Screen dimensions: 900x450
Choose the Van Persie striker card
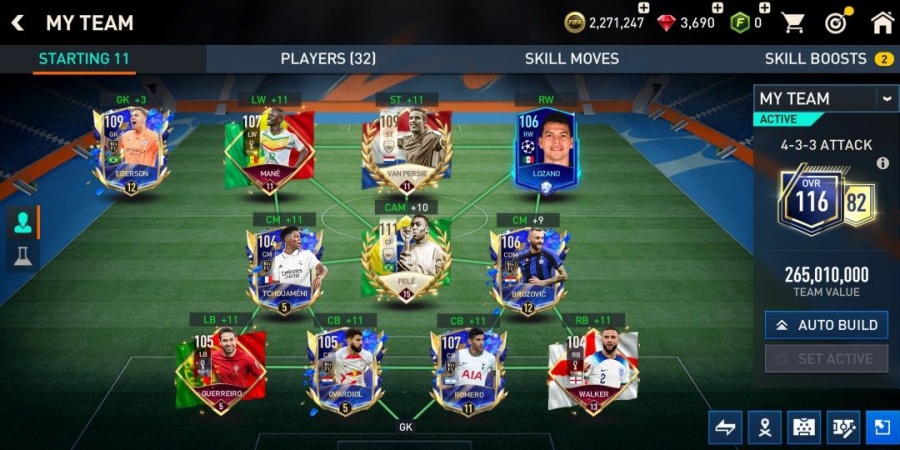[407, 150]
